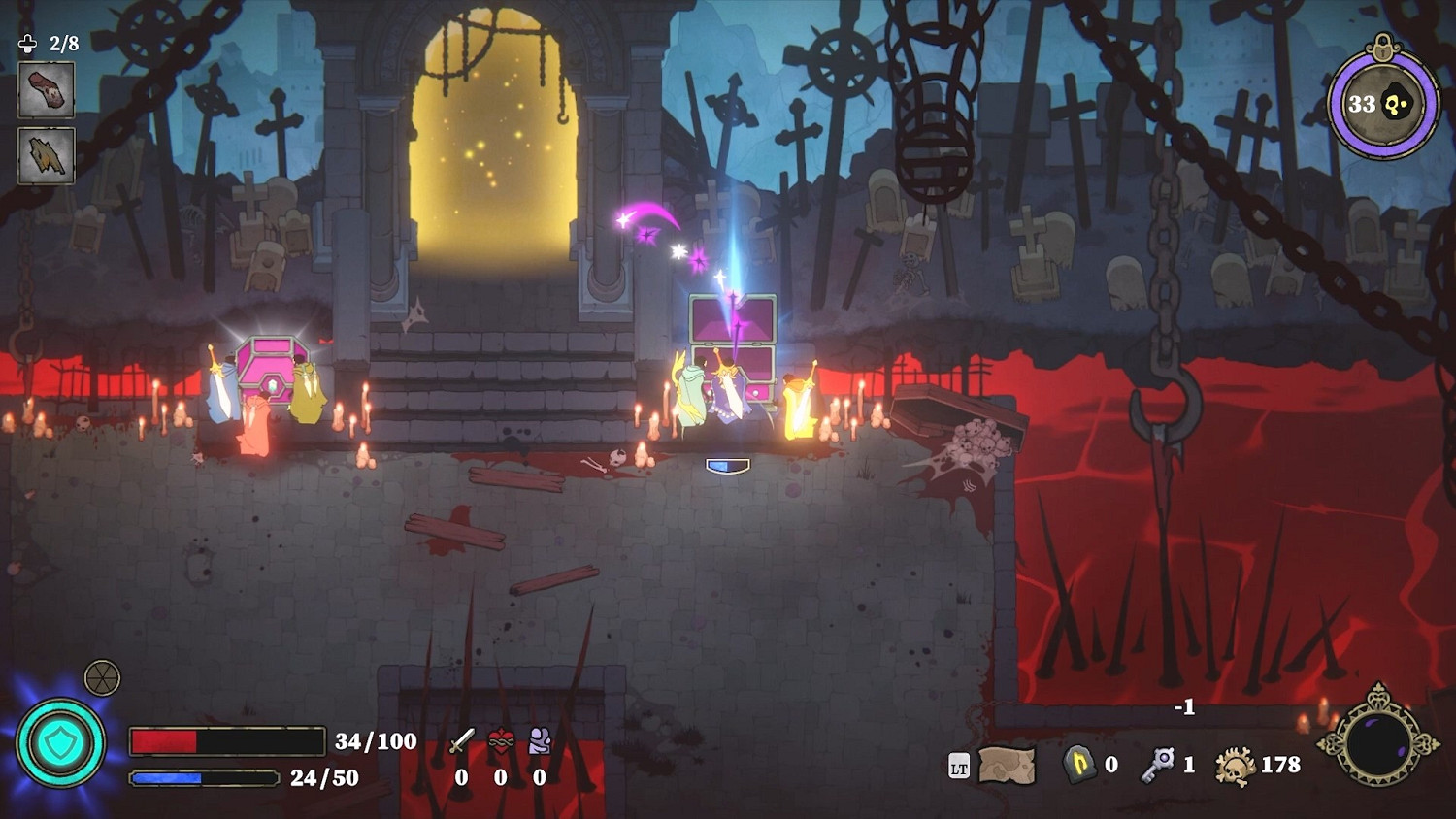Click the small segmented wheel icon

(x=102, y=677)
